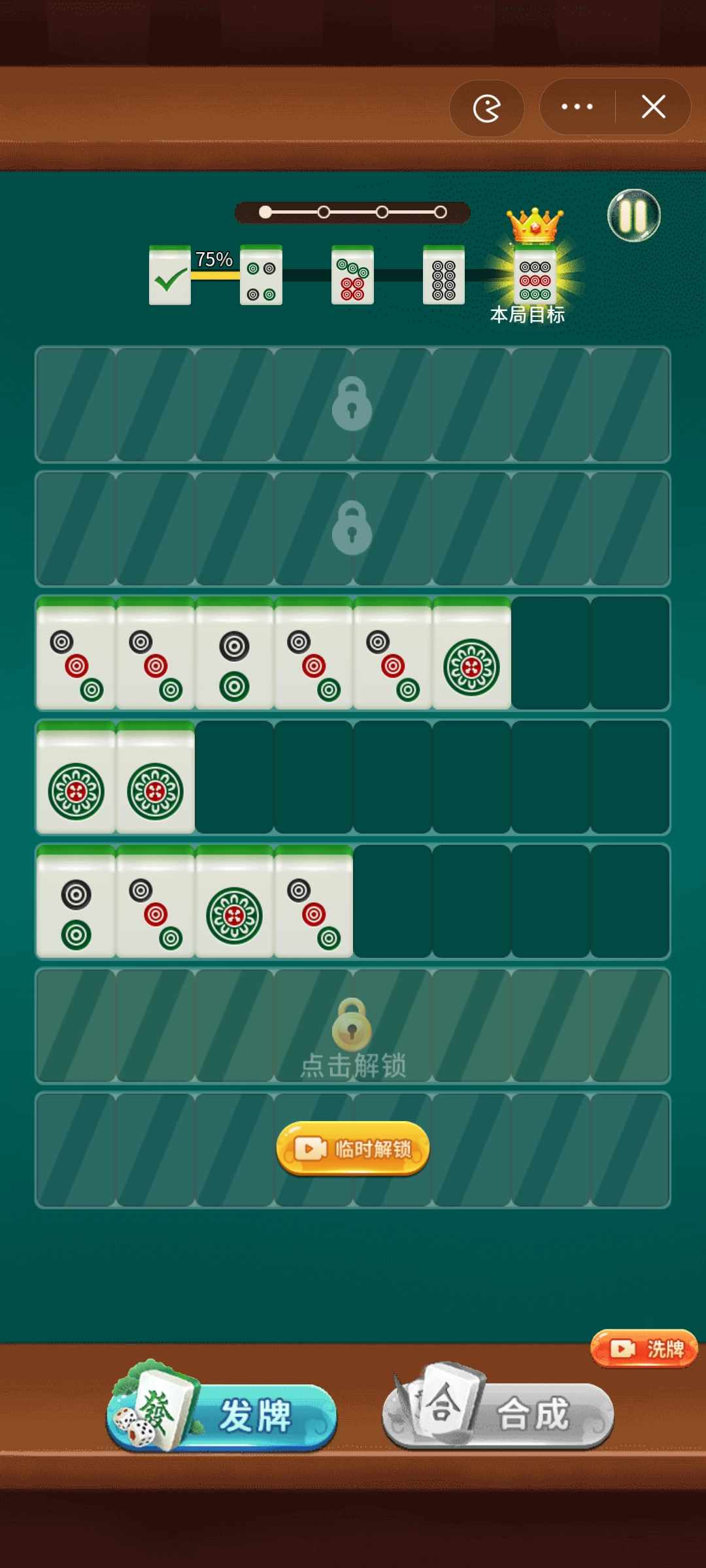
Task: Merge tiles using the 合成 button
Action: [498, 1414]
